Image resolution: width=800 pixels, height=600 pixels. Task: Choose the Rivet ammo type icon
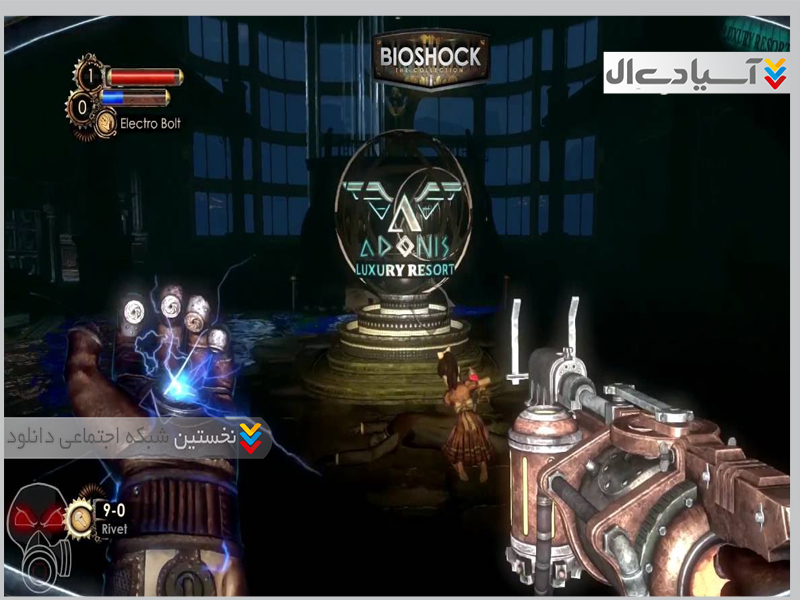pyautogui.click(x=80, y=517)
